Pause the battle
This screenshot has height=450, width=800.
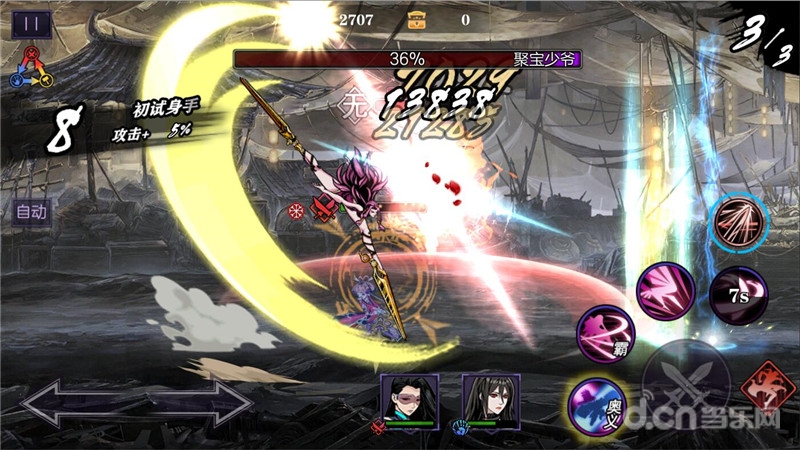tap(31, 23)
